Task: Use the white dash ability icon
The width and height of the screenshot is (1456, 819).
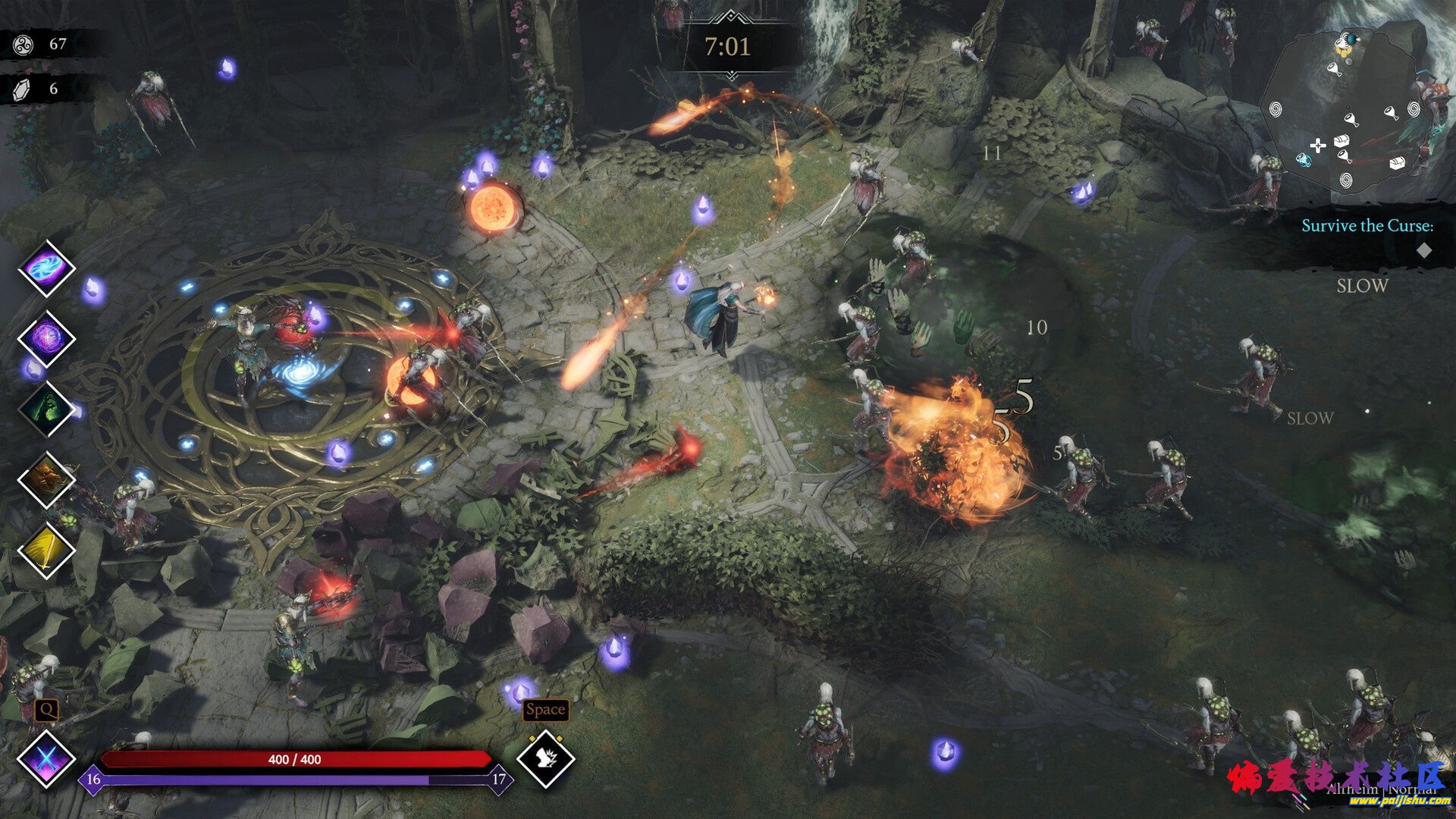Action: pyautogui.click(x=545, y=758)
